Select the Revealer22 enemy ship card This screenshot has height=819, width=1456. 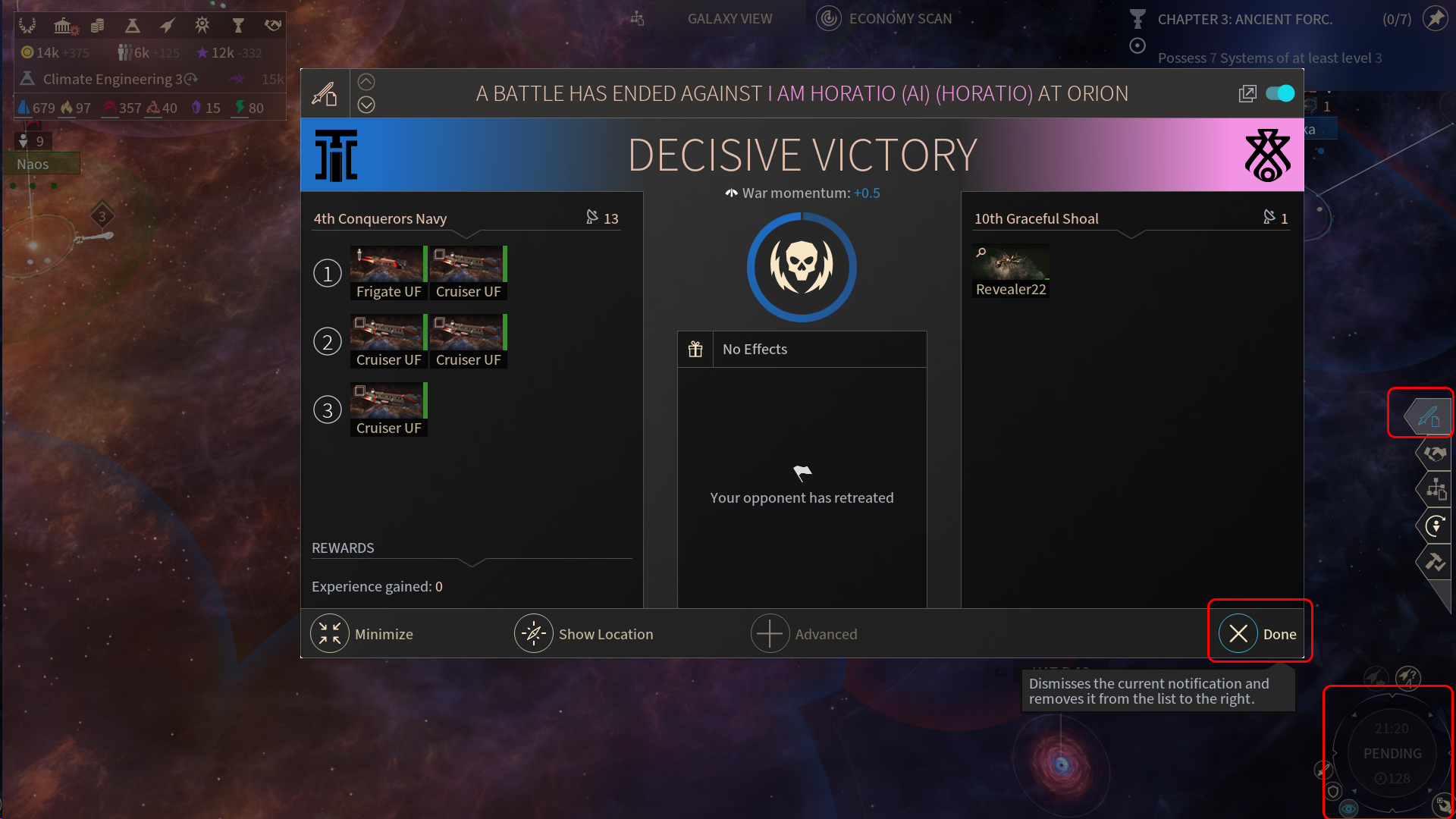pos(1011,271)
